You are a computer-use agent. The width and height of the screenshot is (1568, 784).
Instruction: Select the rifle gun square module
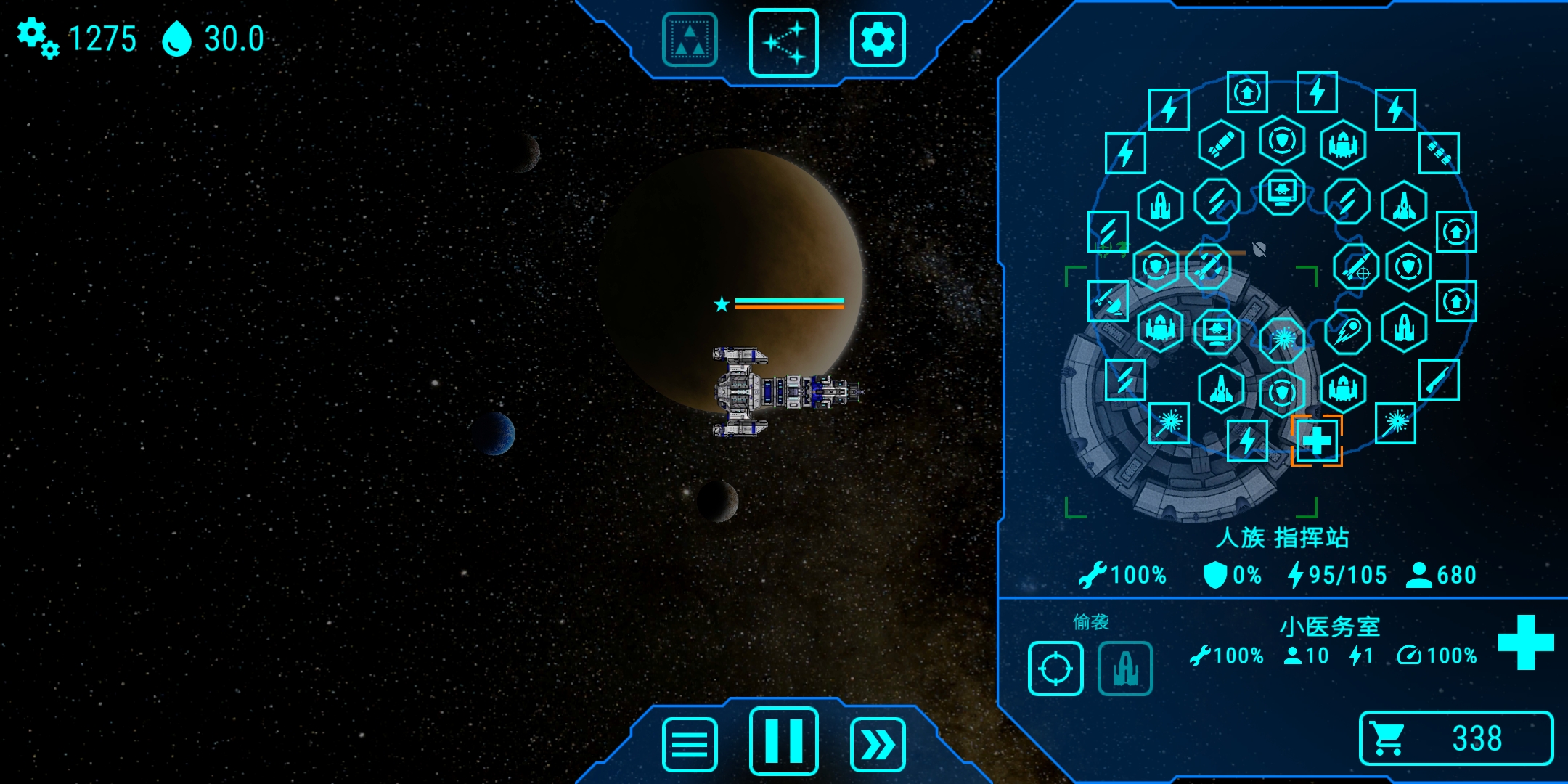point(1439,380)
